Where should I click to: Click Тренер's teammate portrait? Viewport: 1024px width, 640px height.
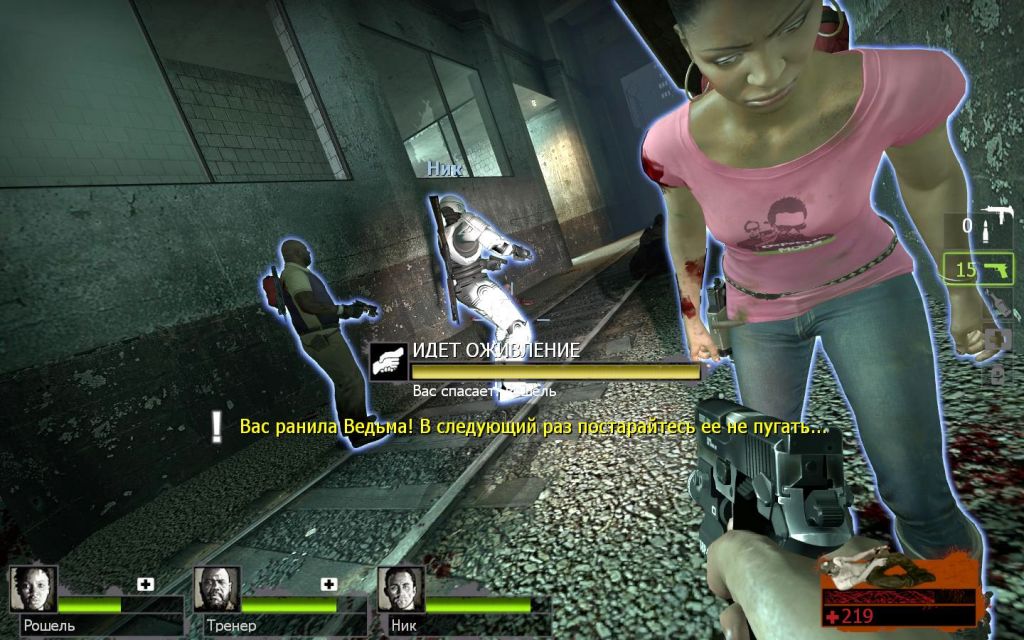coord(217,590)
